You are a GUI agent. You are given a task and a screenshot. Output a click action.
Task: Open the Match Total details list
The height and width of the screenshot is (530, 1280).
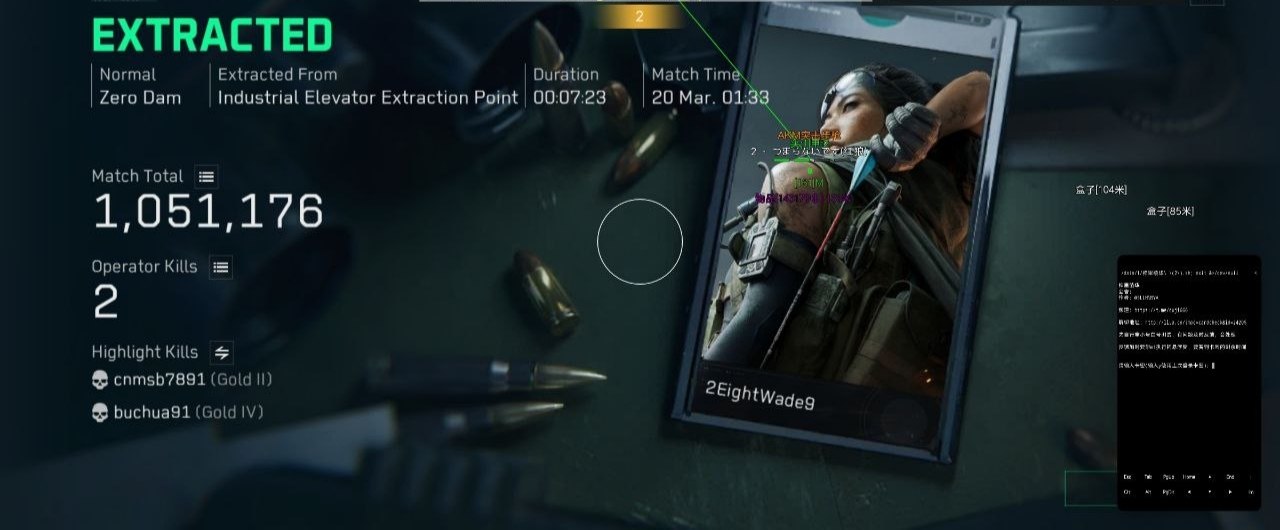coord(206,177)
